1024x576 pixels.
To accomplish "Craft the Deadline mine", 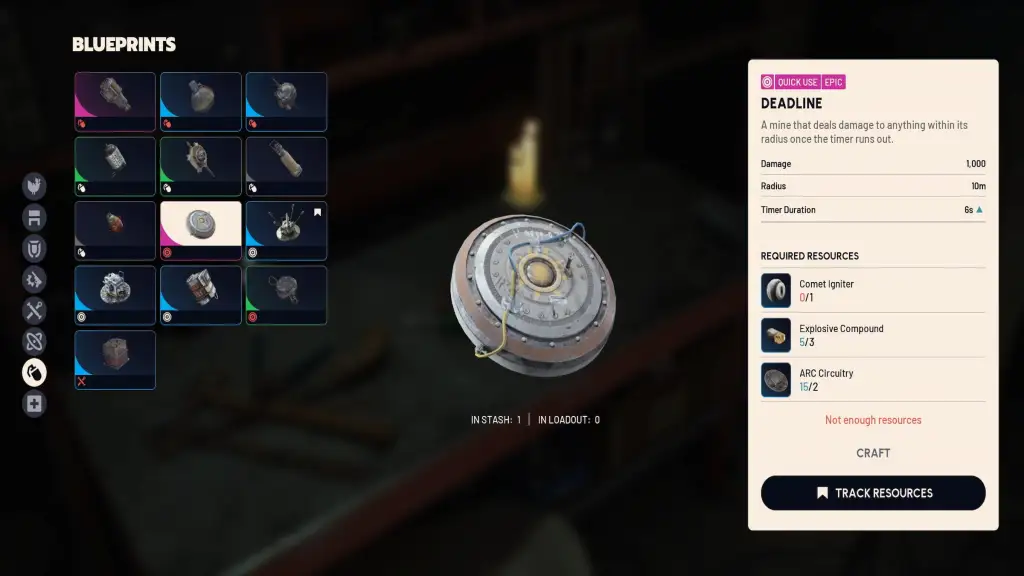I will [x=873, y=453].
